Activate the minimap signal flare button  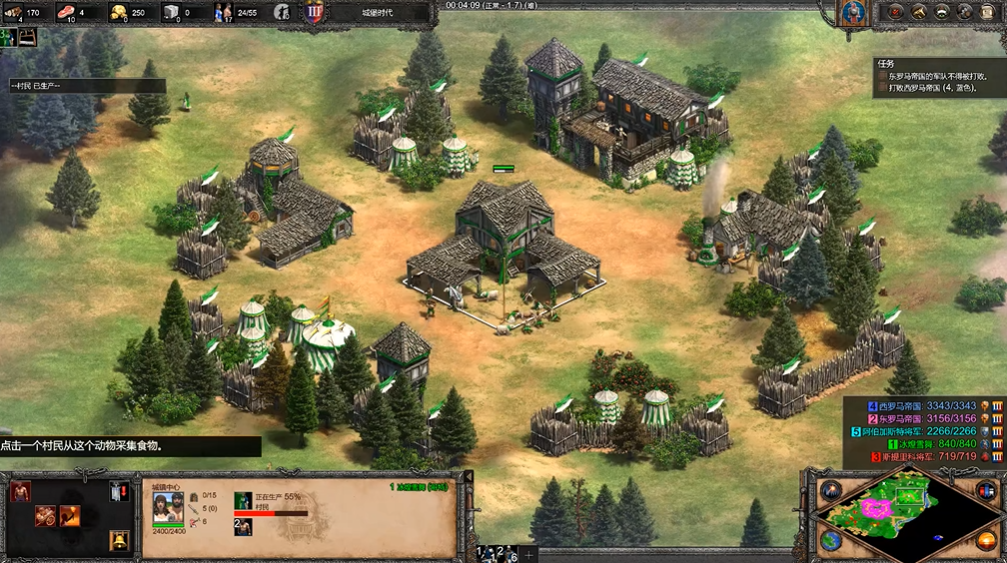[x=831, y=491]
